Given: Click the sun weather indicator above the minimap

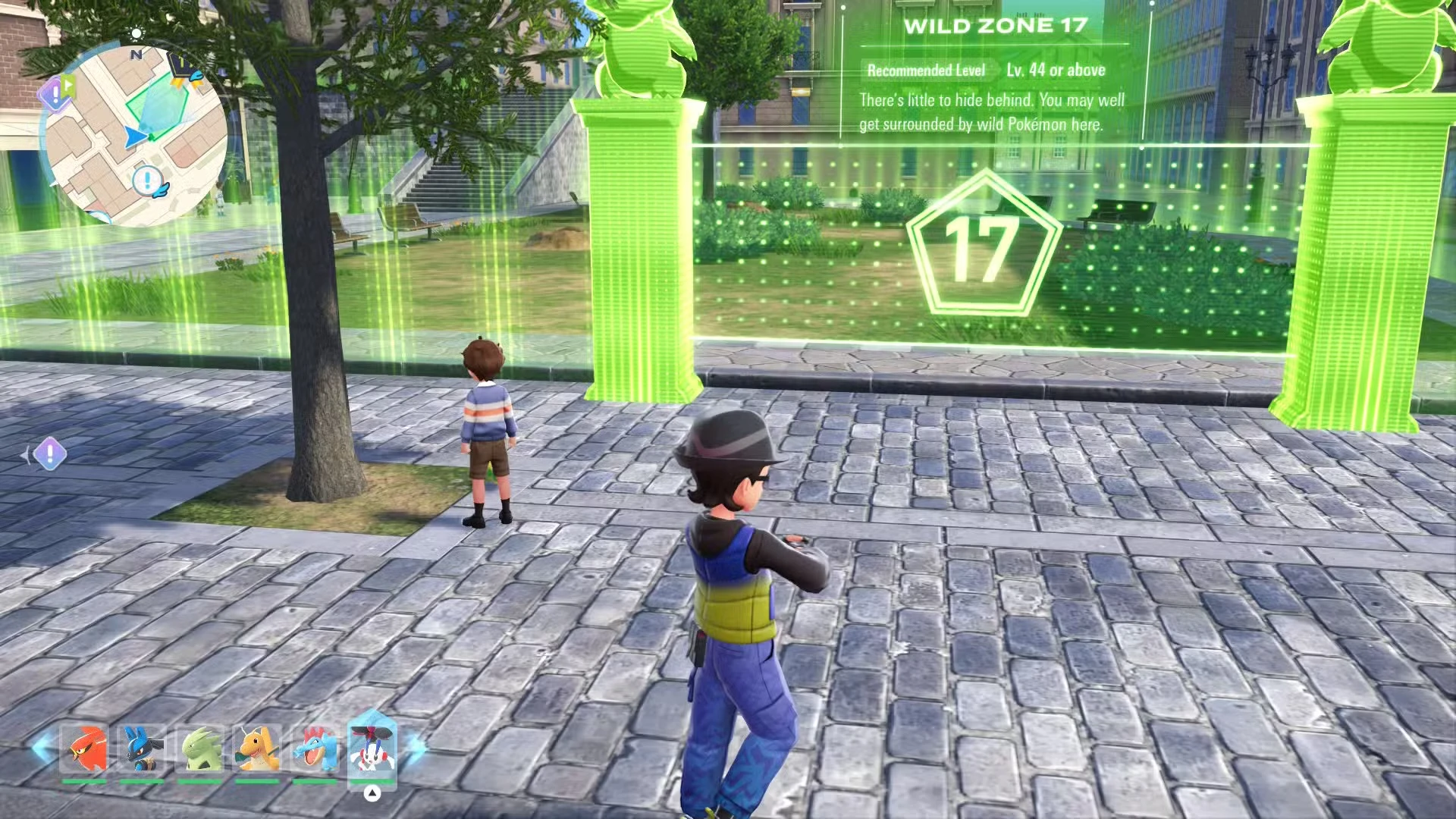Looking at the screenshot, I should (136, 34).
